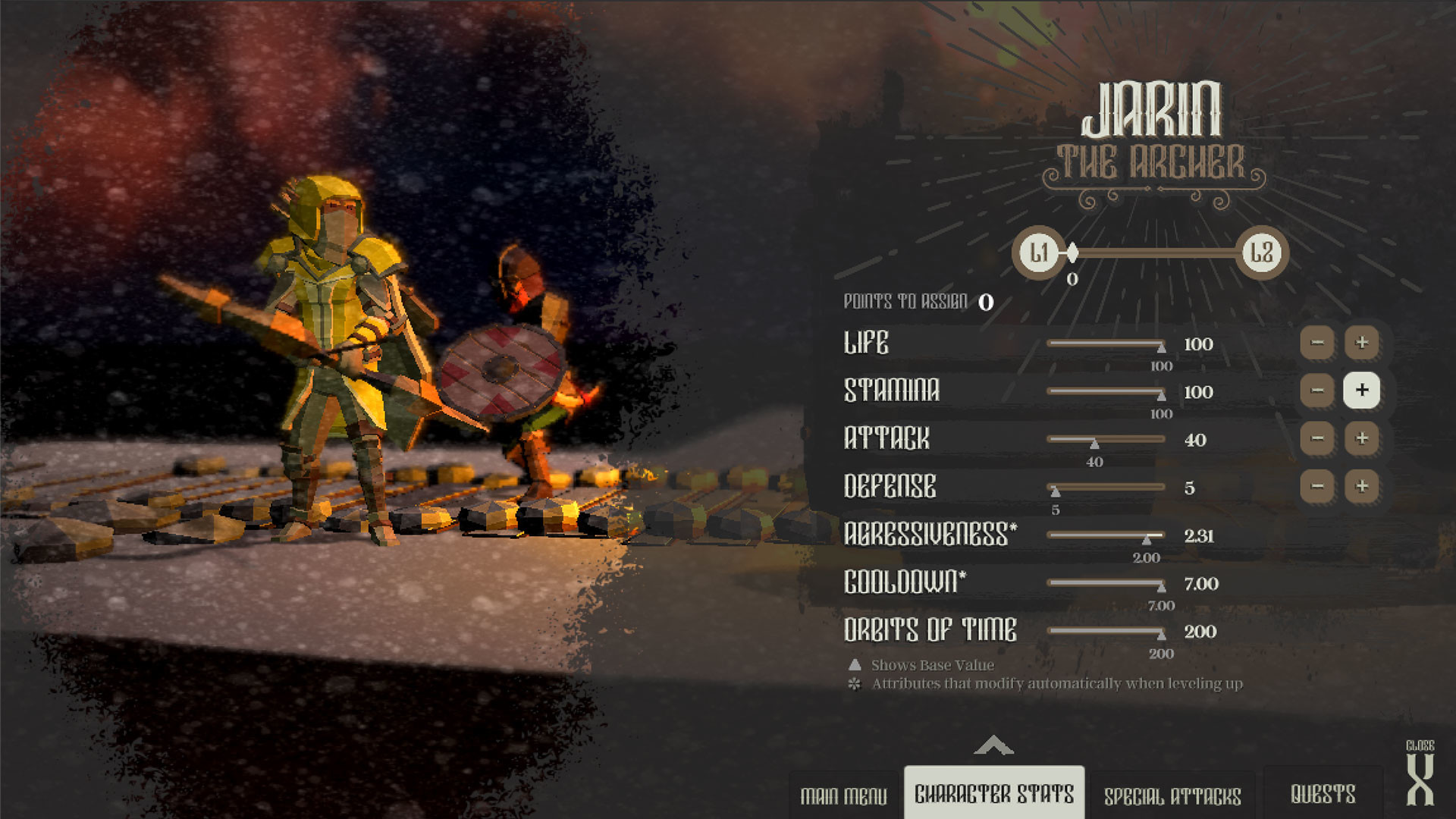Screen dimensions: 1456x819
Task: Select the Character Stats tab
Action: (994, 794)
